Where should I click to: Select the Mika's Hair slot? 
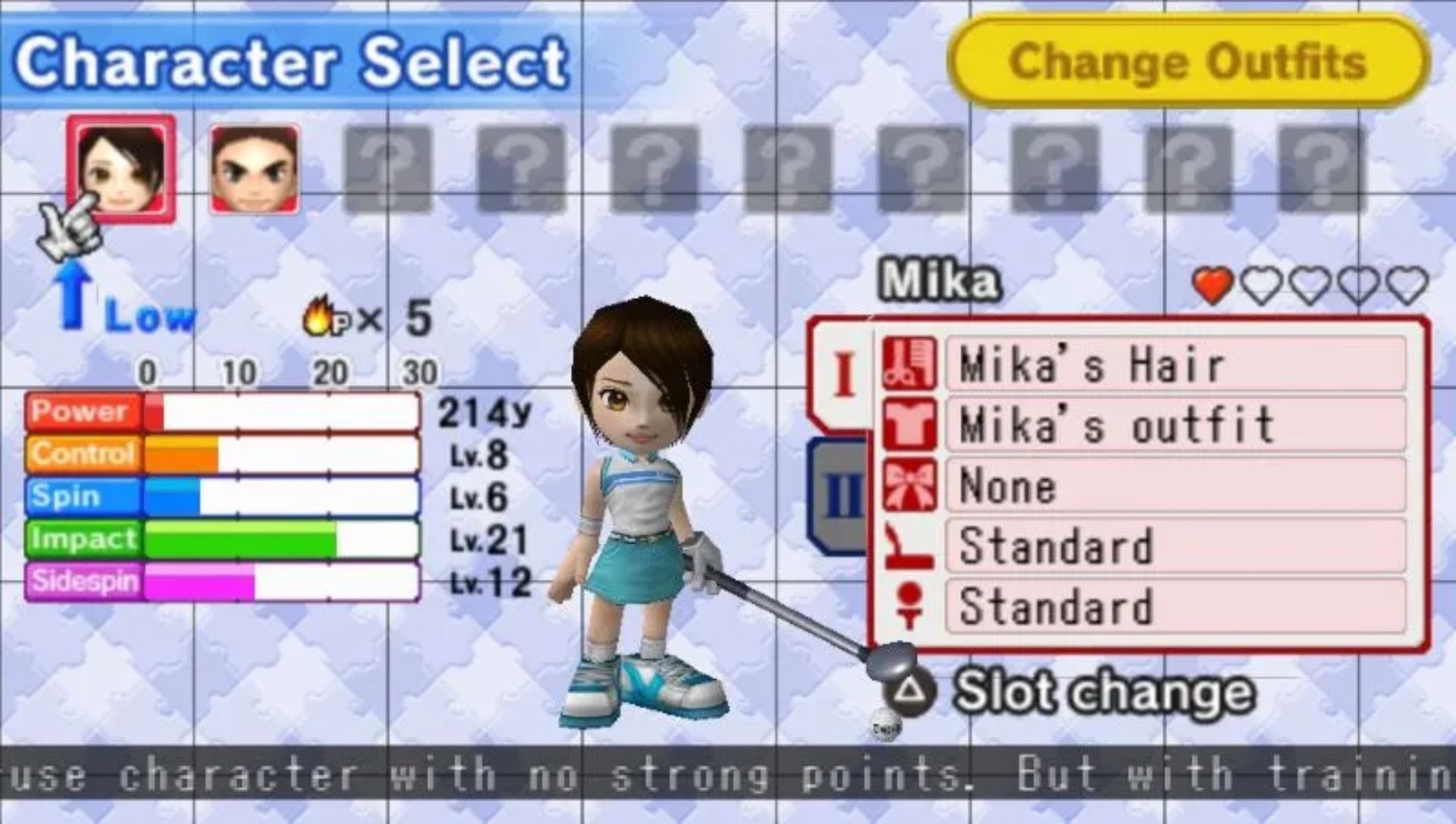click(x=1175, y=365)
